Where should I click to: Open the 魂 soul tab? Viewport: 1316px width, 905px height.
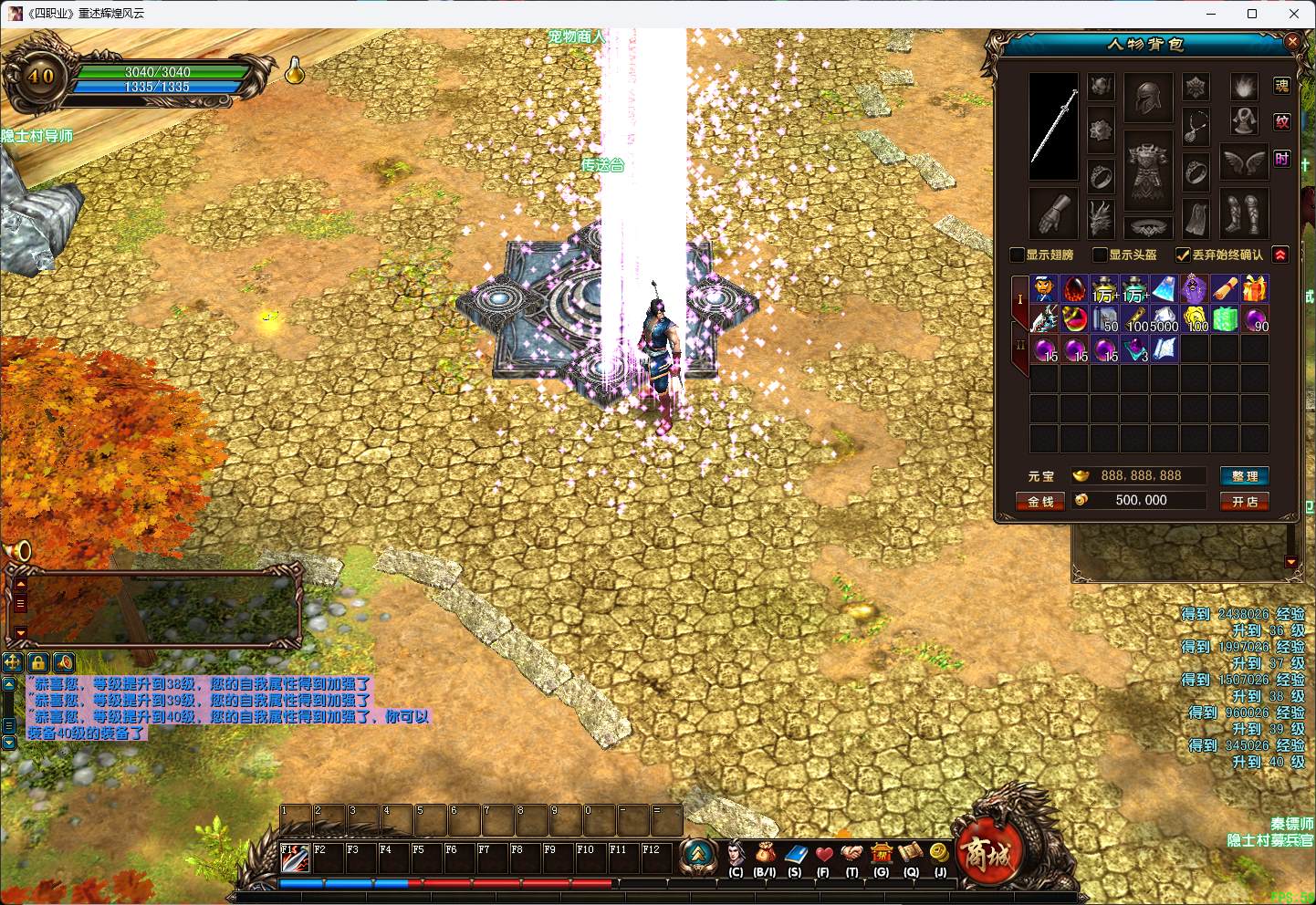tap(1282, 86)
